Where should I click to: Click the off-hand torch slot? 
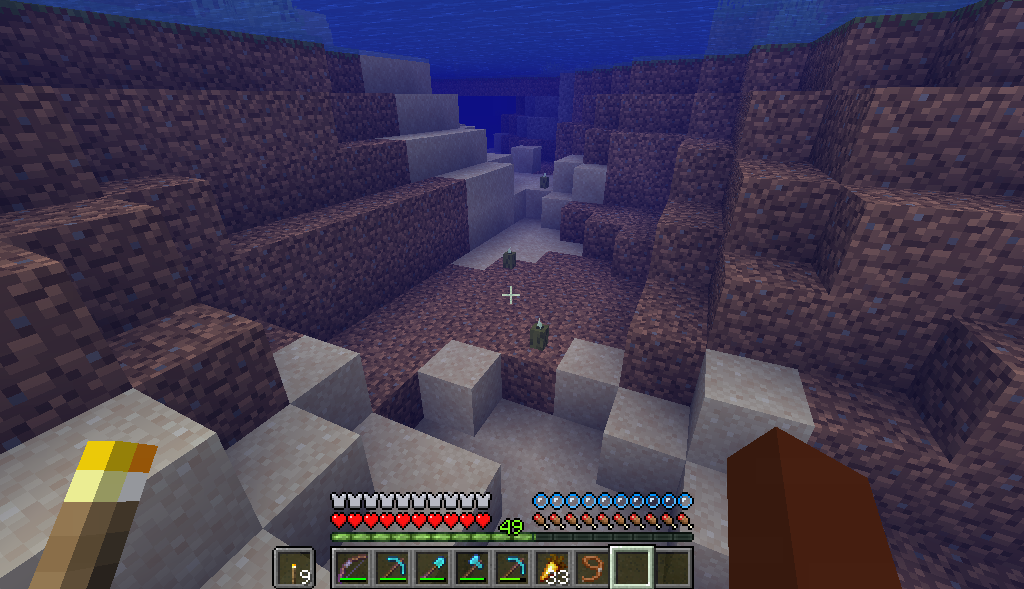(x=293, y=568)
